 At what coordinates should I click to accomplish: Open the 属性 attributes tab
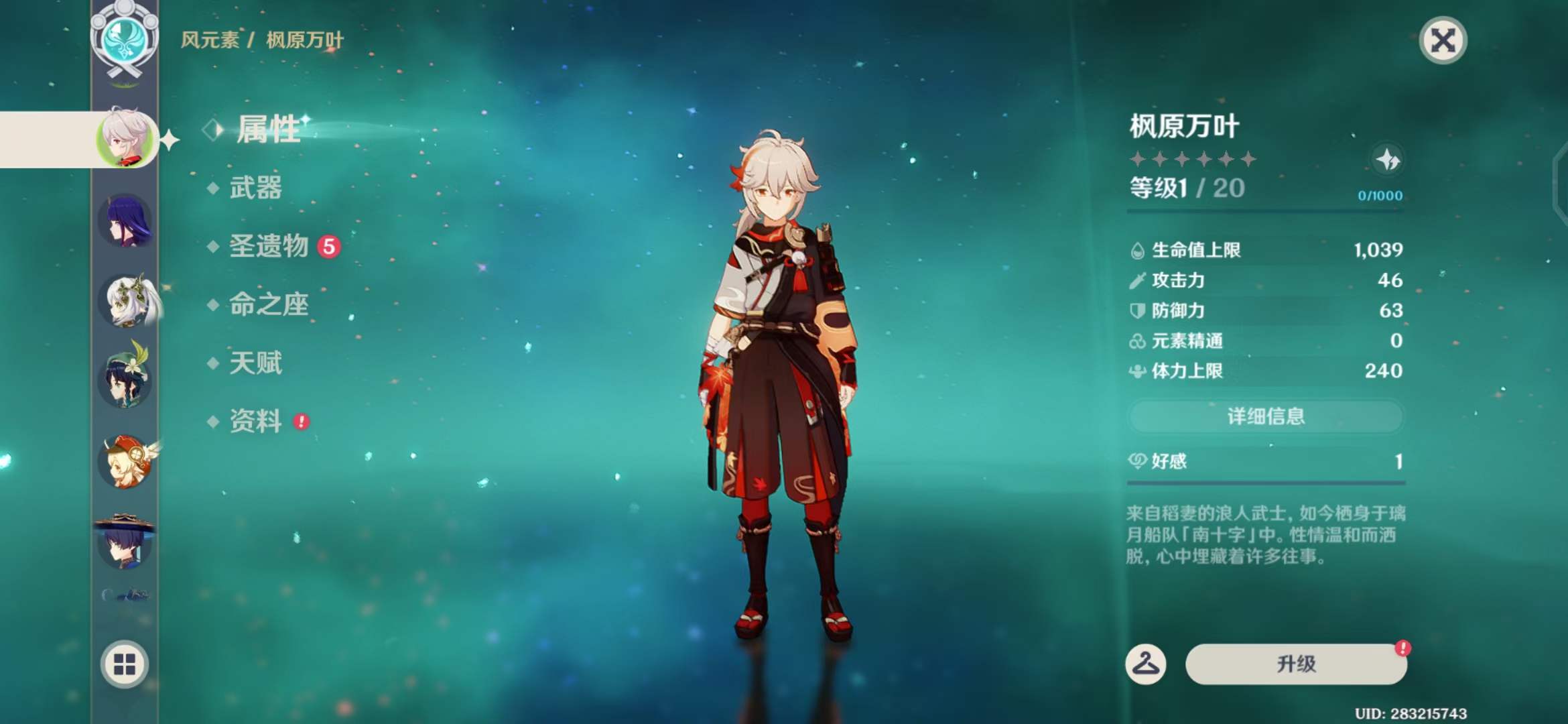click(268, 129)
